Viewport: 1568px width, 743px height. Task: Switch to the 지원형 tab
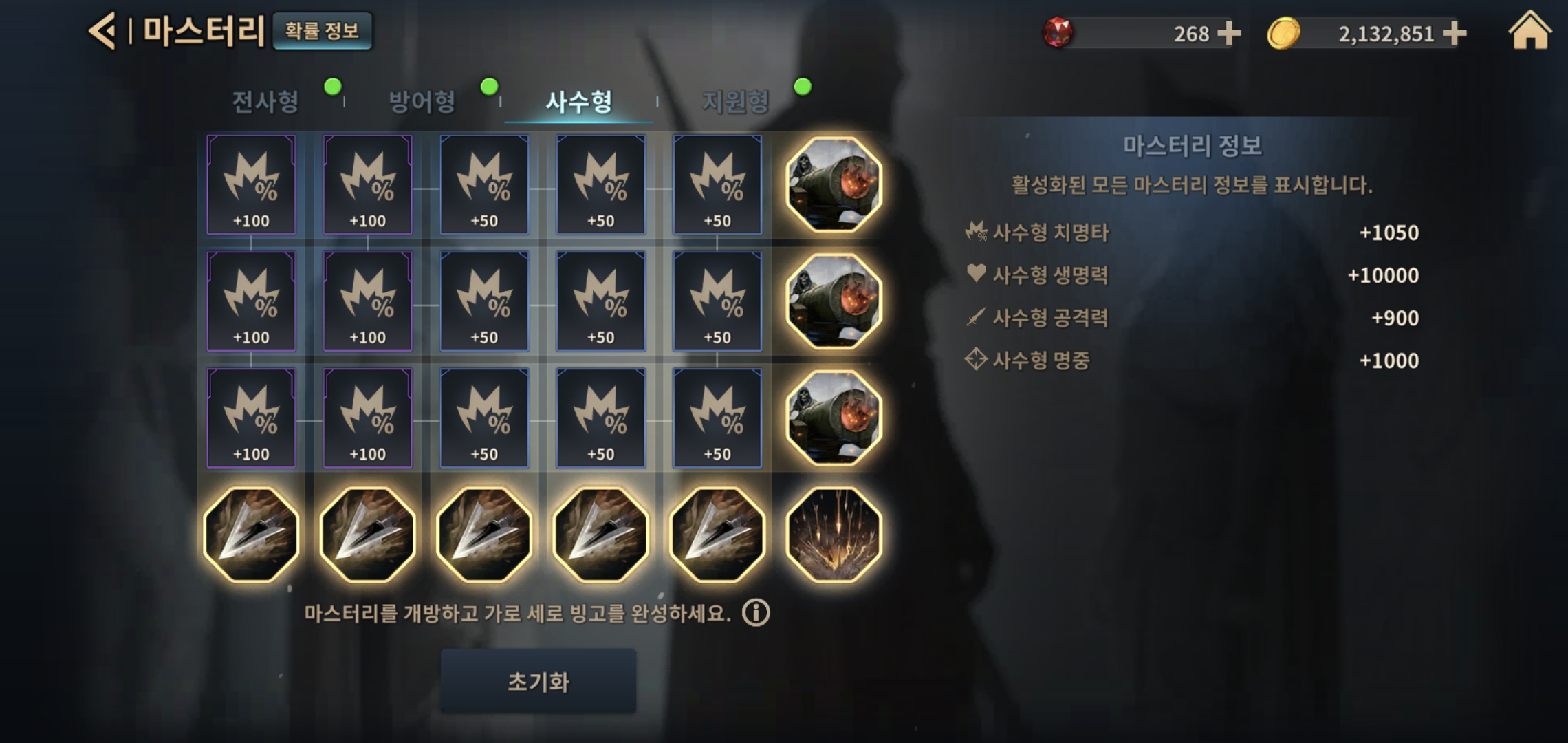[x=735, y=102]
